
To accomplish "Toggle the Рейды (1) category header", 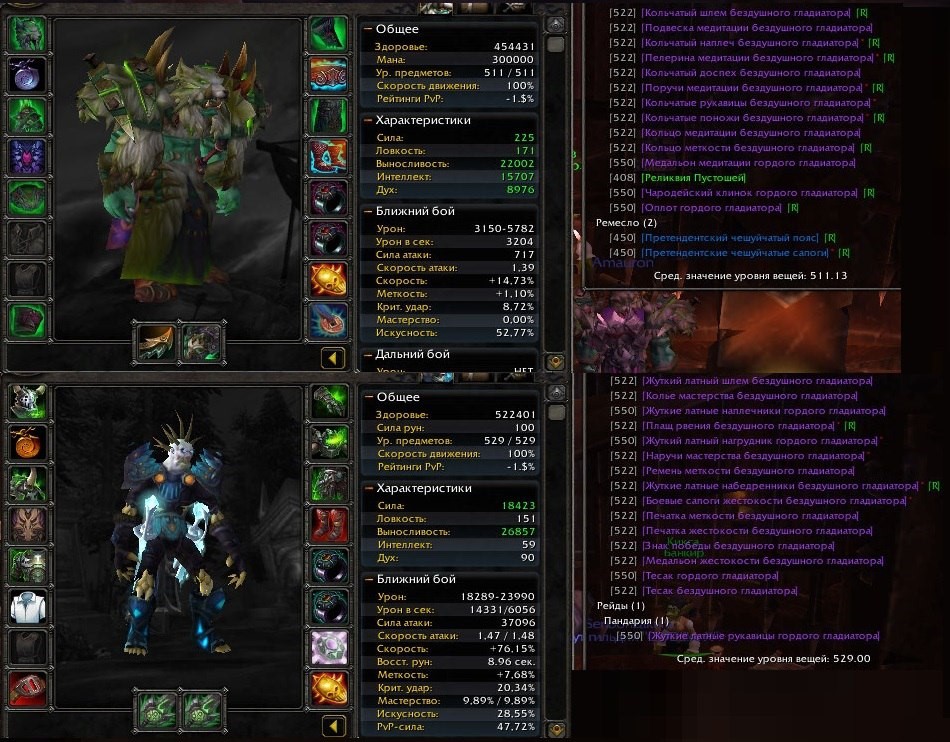I will coord(620,606).
